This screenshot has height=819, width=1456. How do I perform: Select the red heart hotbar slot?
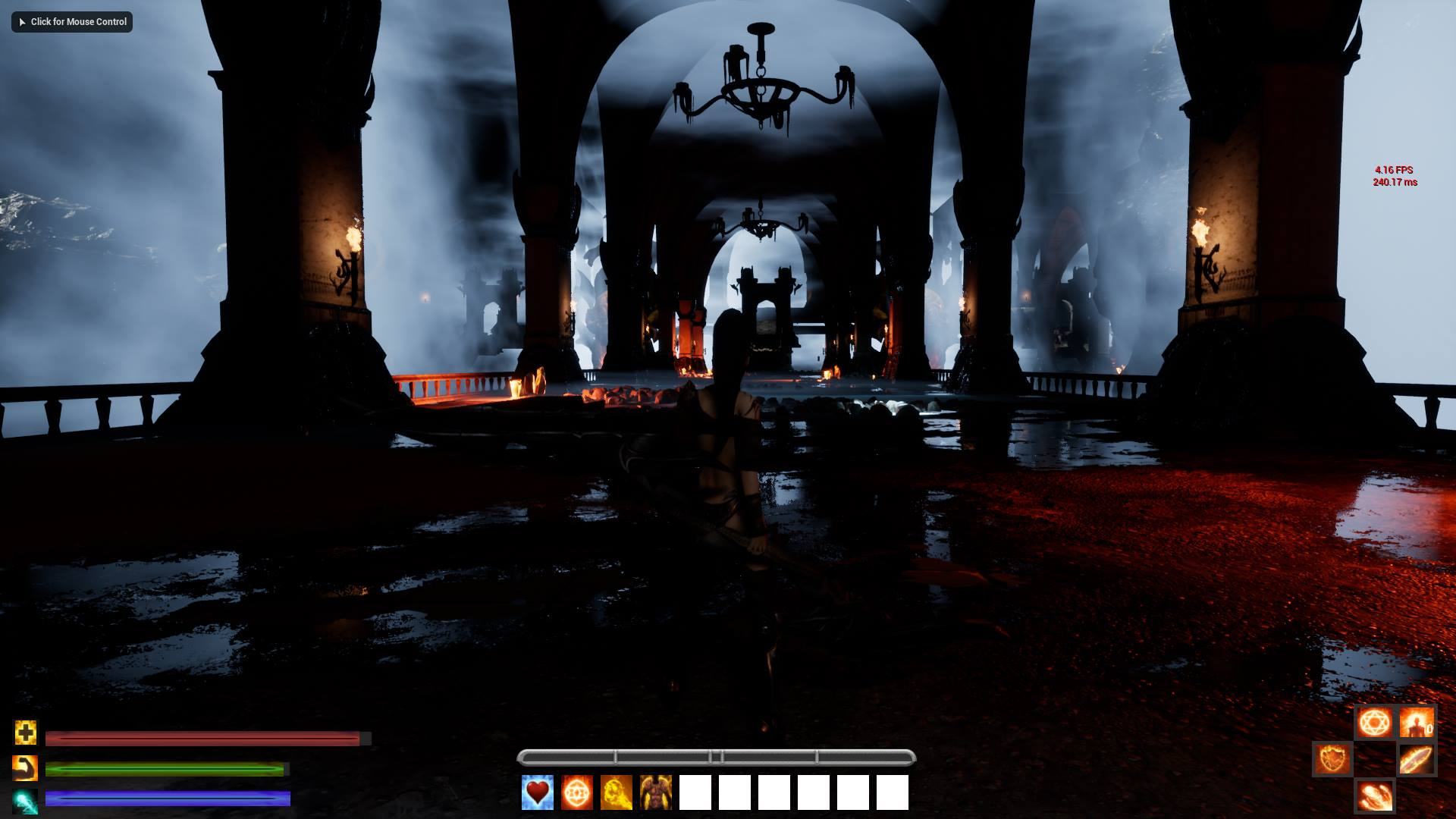(x=538, y=792)
